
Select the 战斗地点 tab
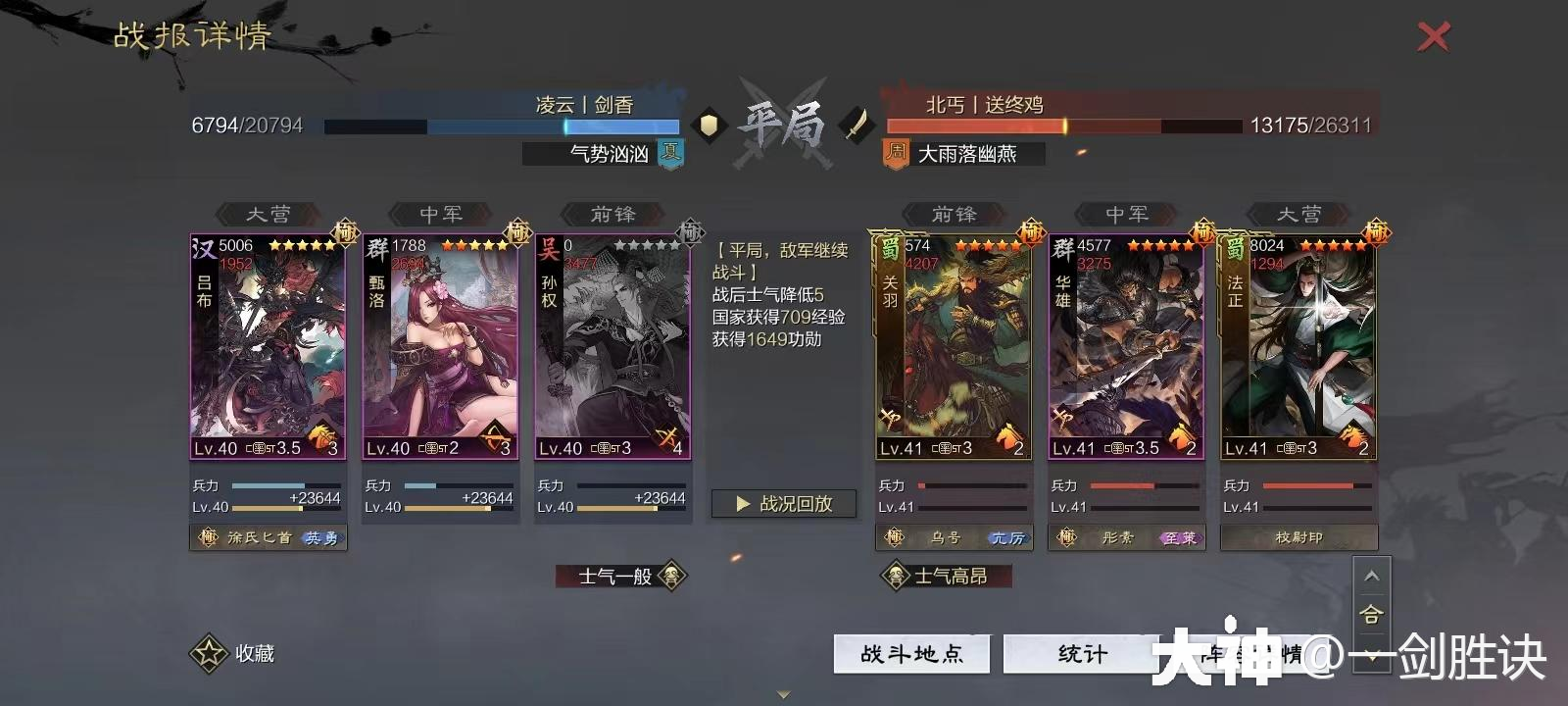911,654
